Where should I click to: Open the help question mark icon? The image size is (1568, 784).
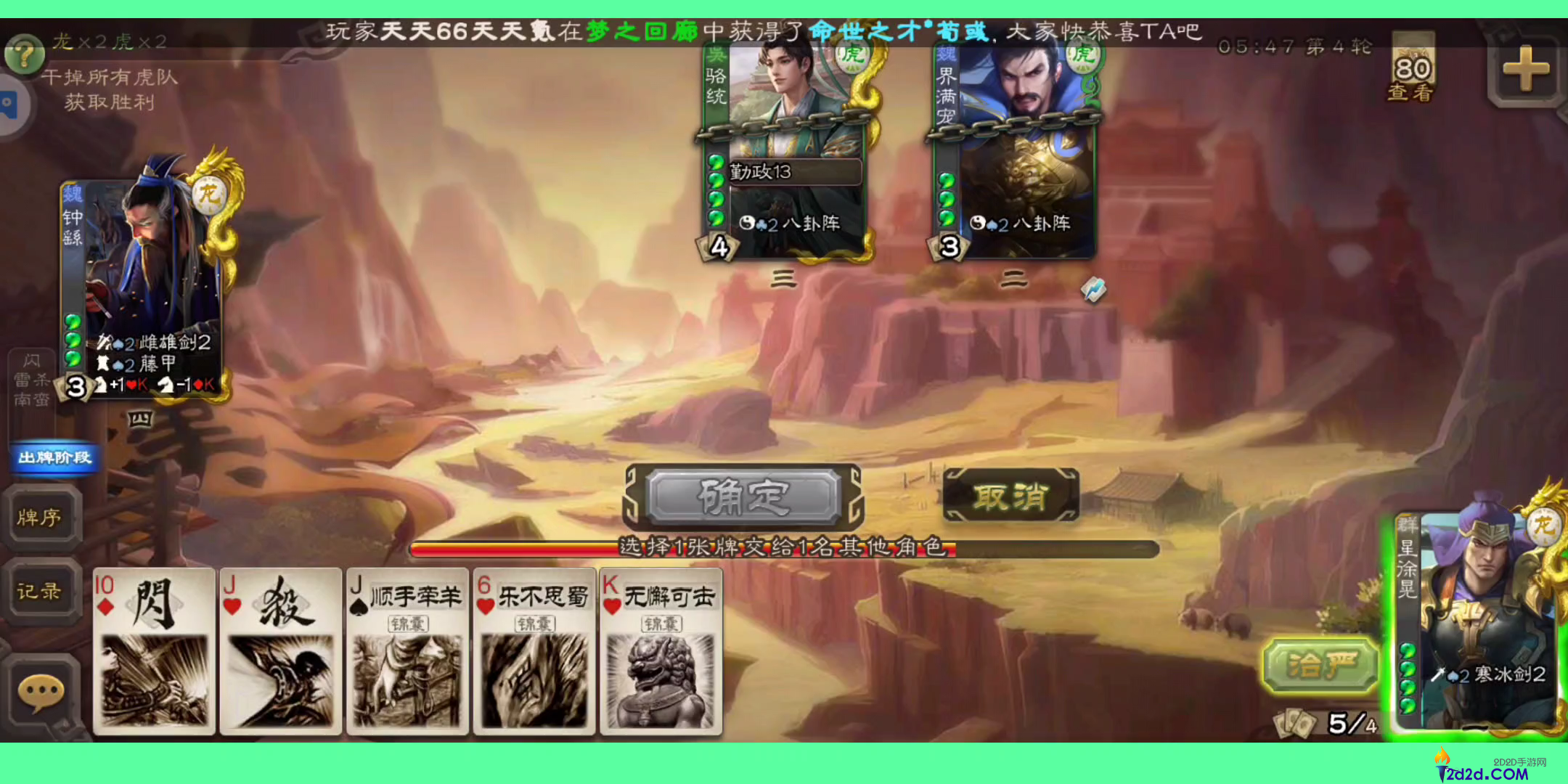24,54
